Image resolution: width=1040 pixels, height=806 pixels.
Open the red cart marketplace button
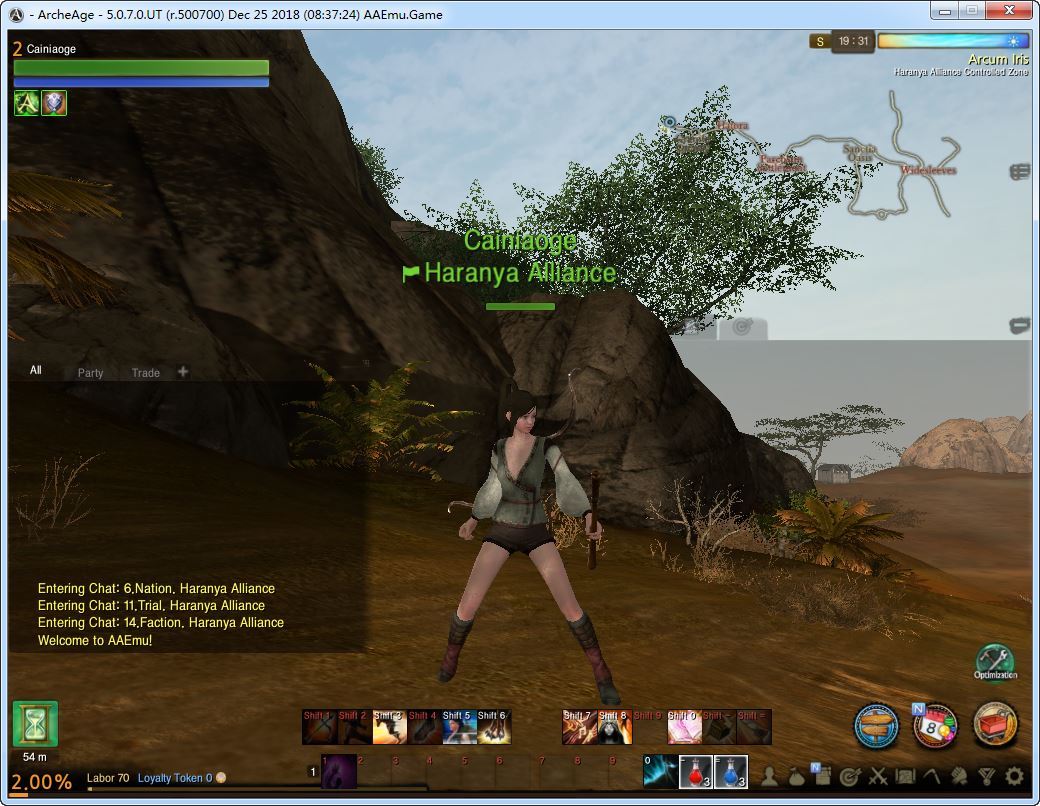994,724
